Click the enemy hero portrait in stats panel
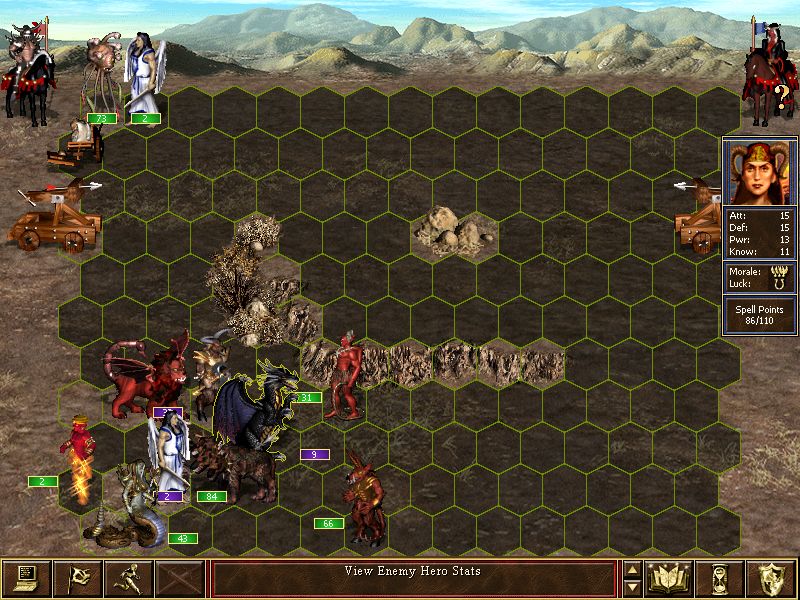The height and width of the screenshot is (600, 800). (x=760, y=172)
